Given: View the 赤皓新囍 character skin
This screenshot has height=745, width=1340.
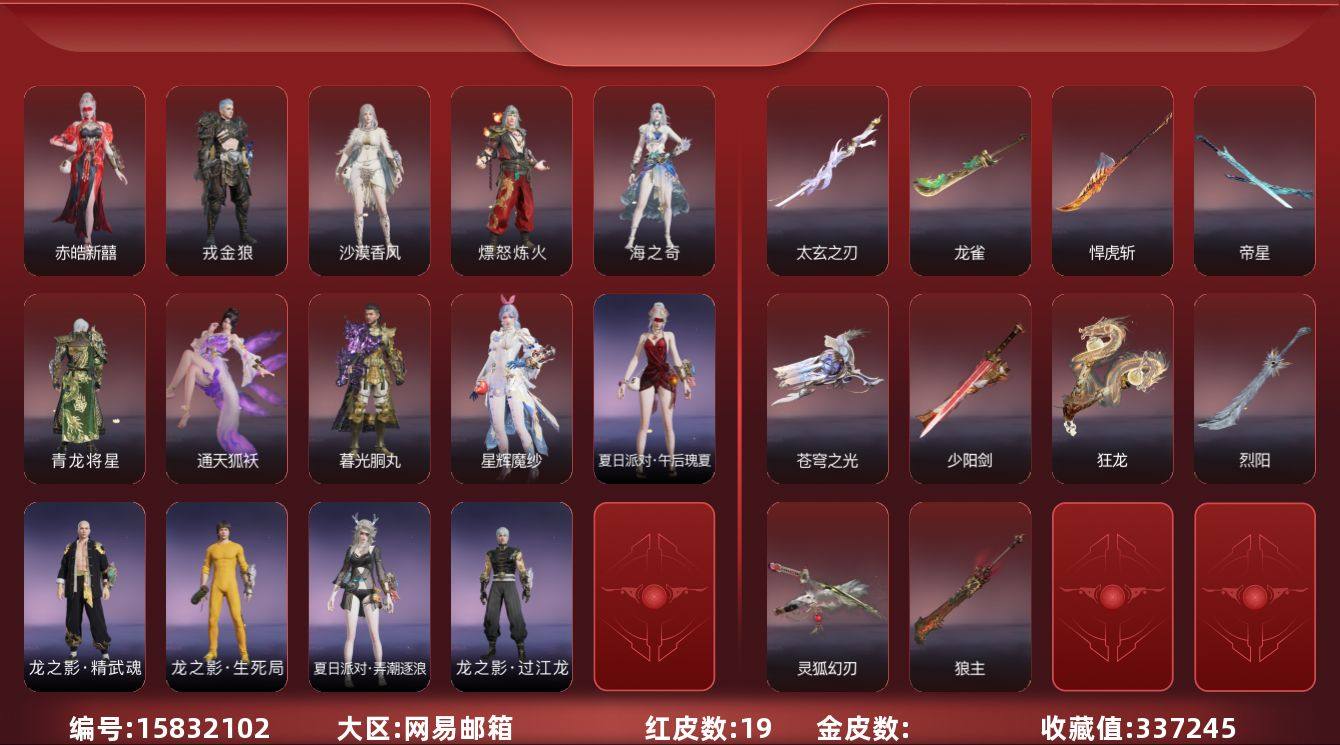Looking at the screenshot, I should coord(85,178).
